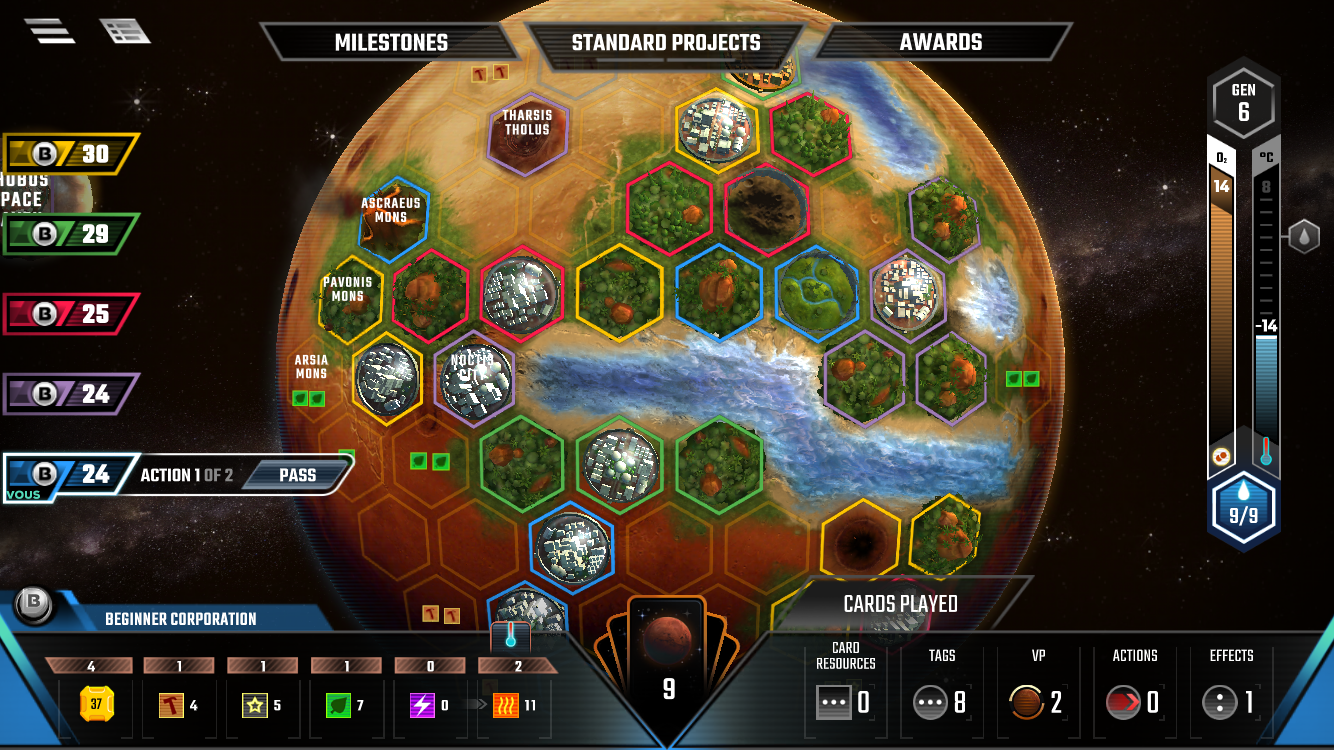
Task: Open the ocean counter showing 9/9
Action: pyautogui.click(x=1243, y=507)
